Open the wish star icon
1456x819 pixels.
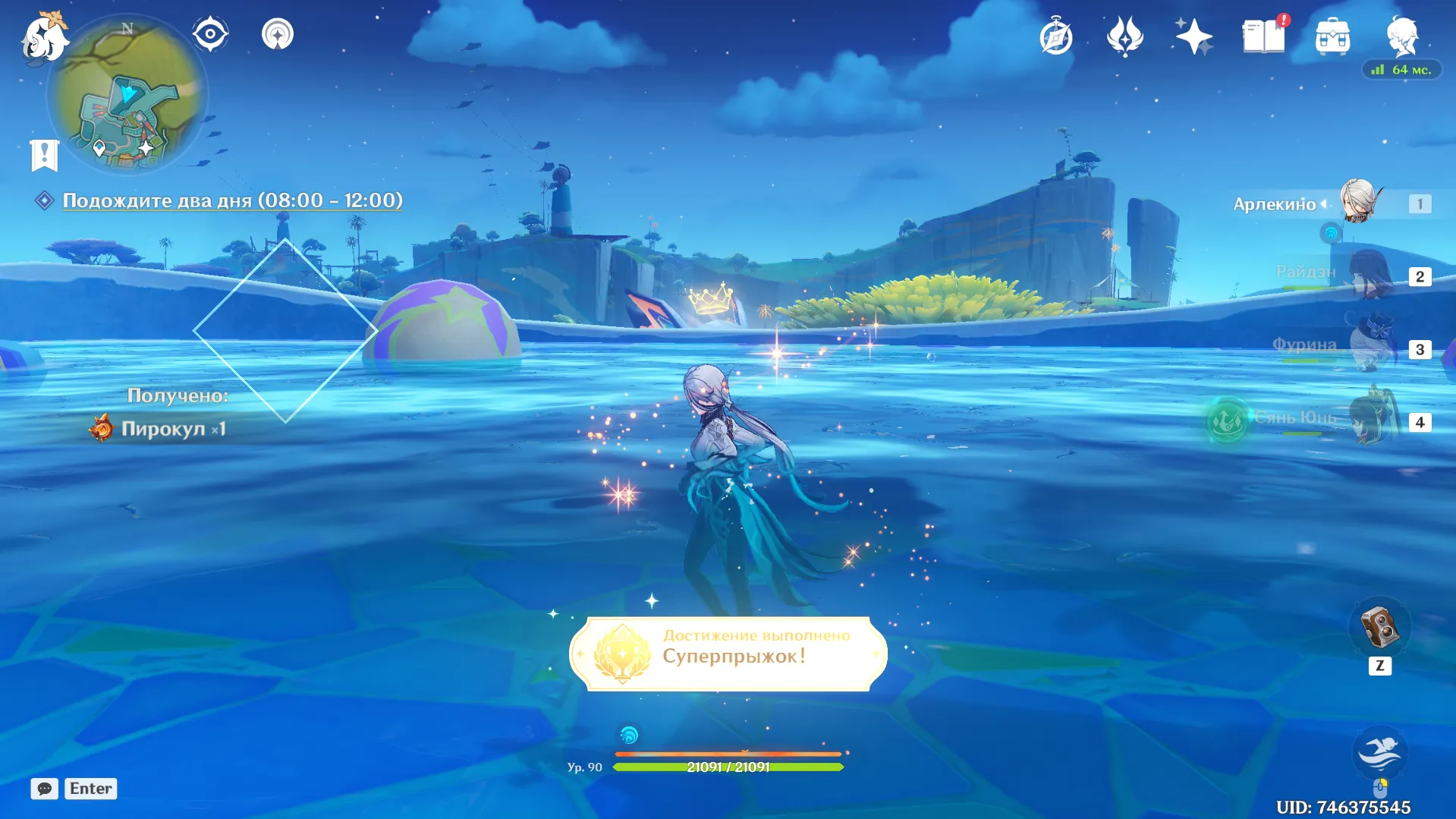[x=1193, y=36]
